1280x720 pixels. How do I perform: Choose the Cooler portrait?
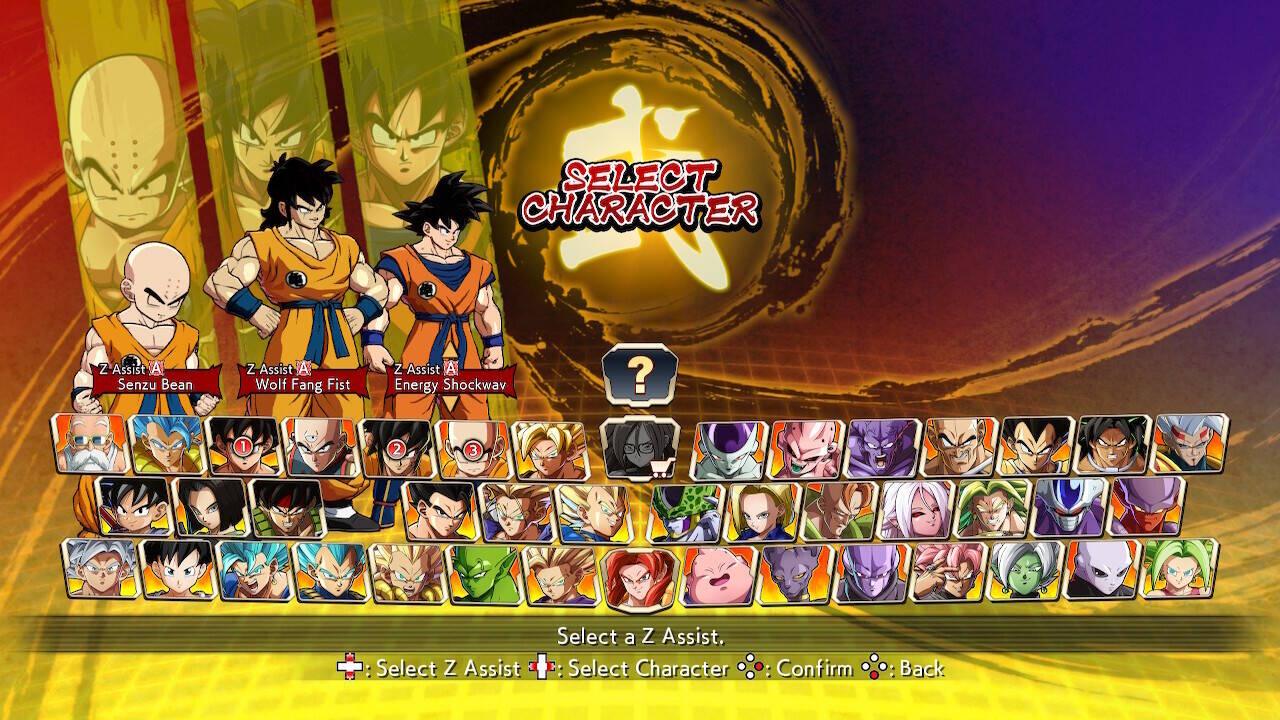[x=1069, y=507]
